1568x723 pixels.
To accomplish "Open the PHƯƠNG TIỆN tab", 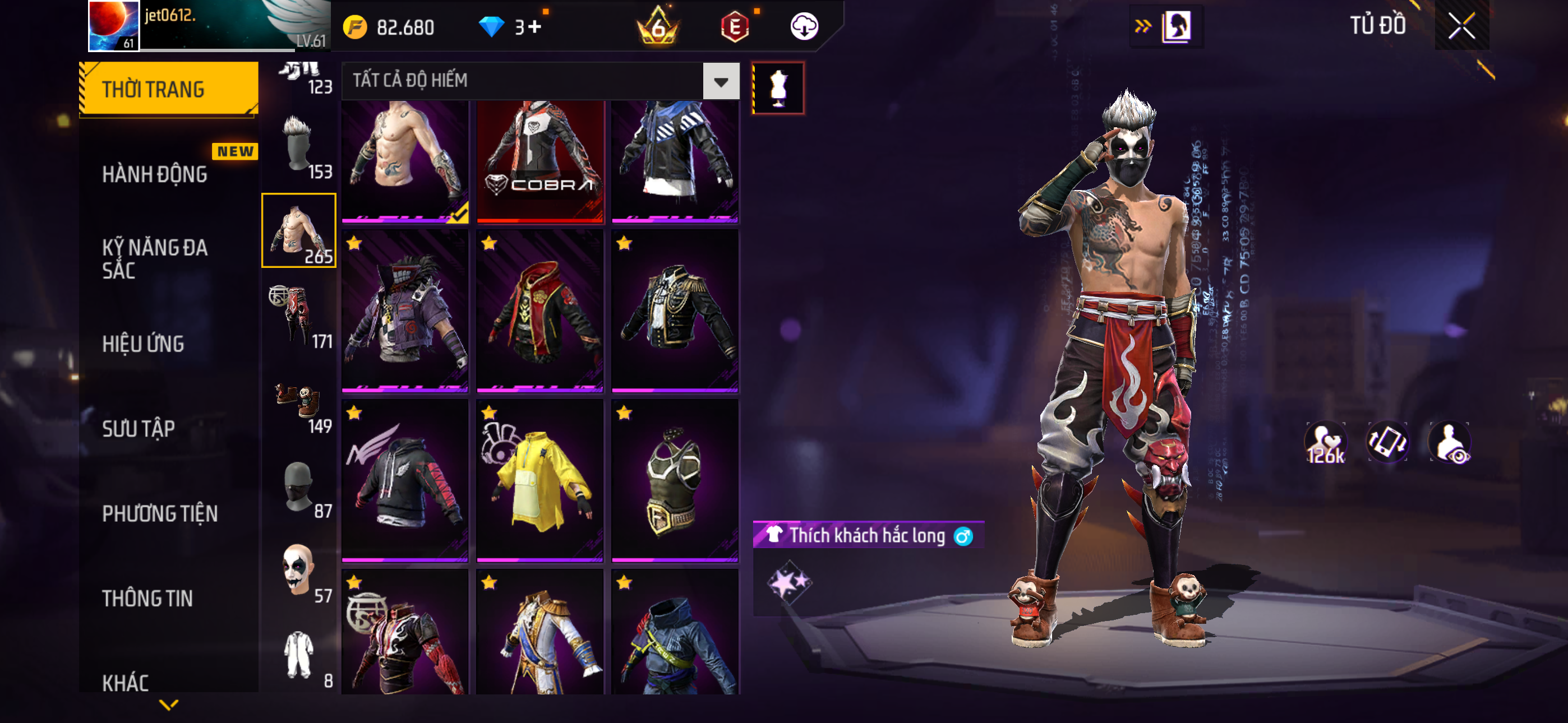I will click(x=159, y=513).
